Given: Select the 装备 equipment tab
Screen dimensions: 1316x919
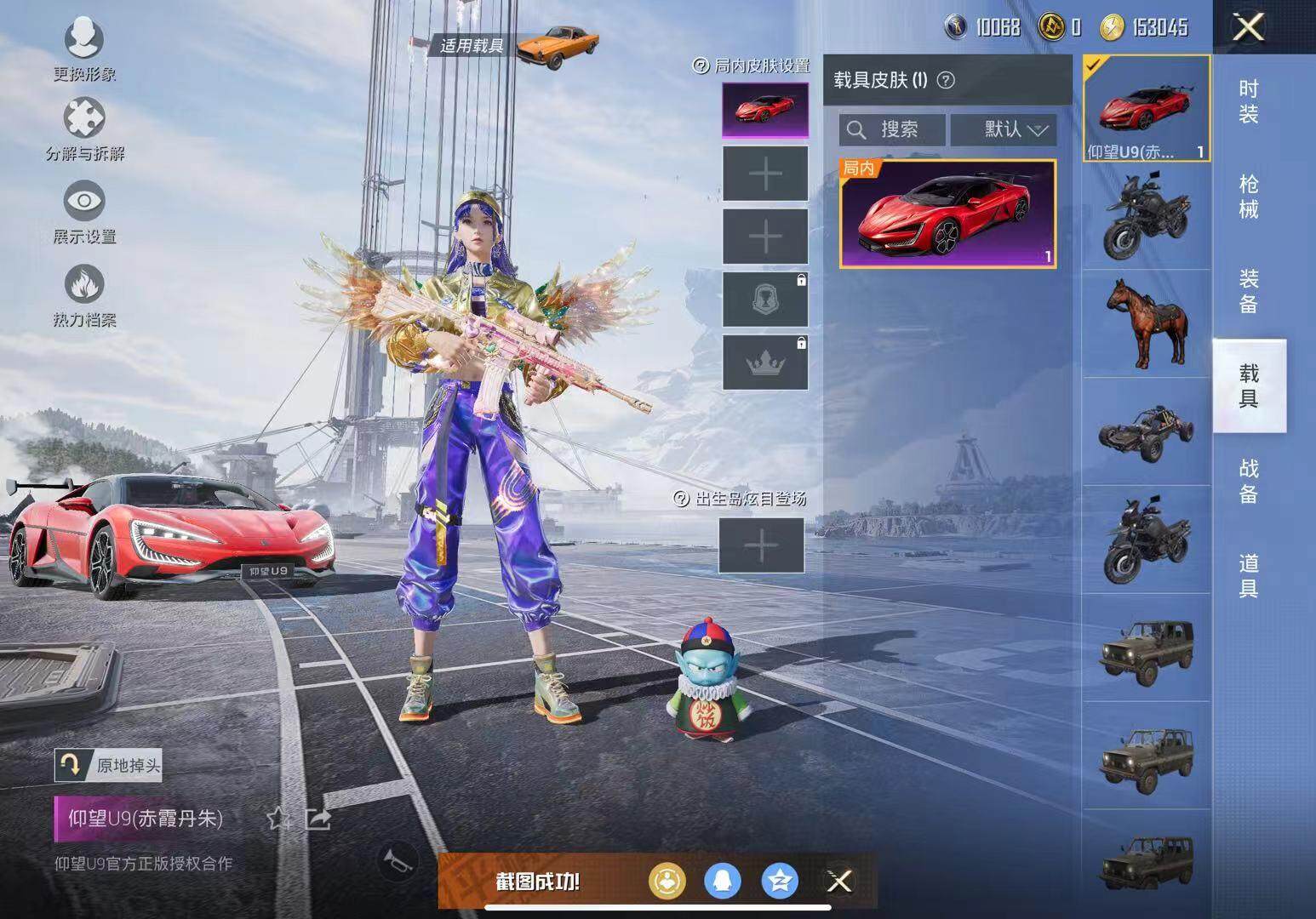Looking at the screenshot, I should (x=1249, y=291).
